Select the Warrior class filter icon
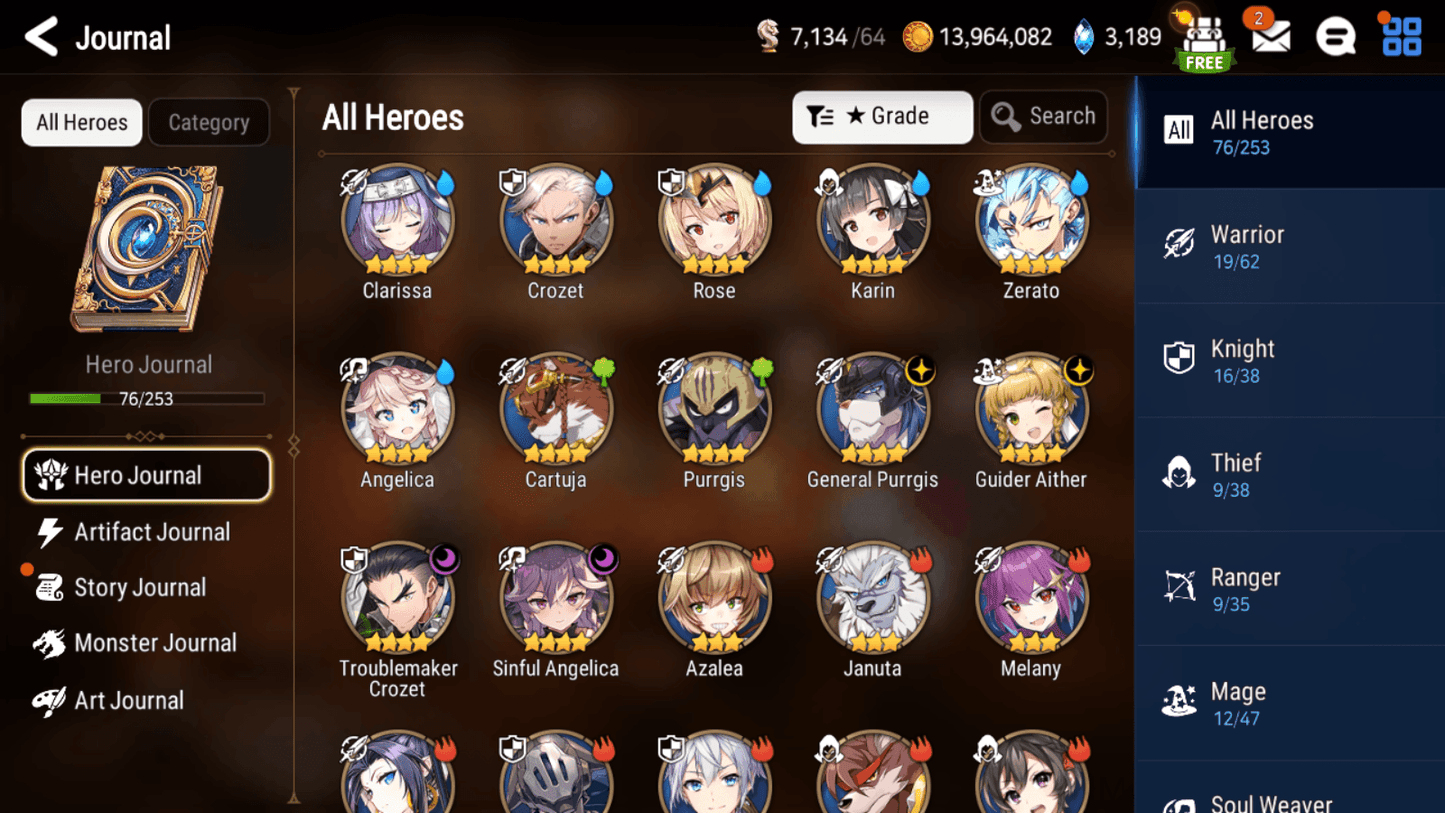Viewport: 1445px width, 813px height. (x=1181, y=244)
